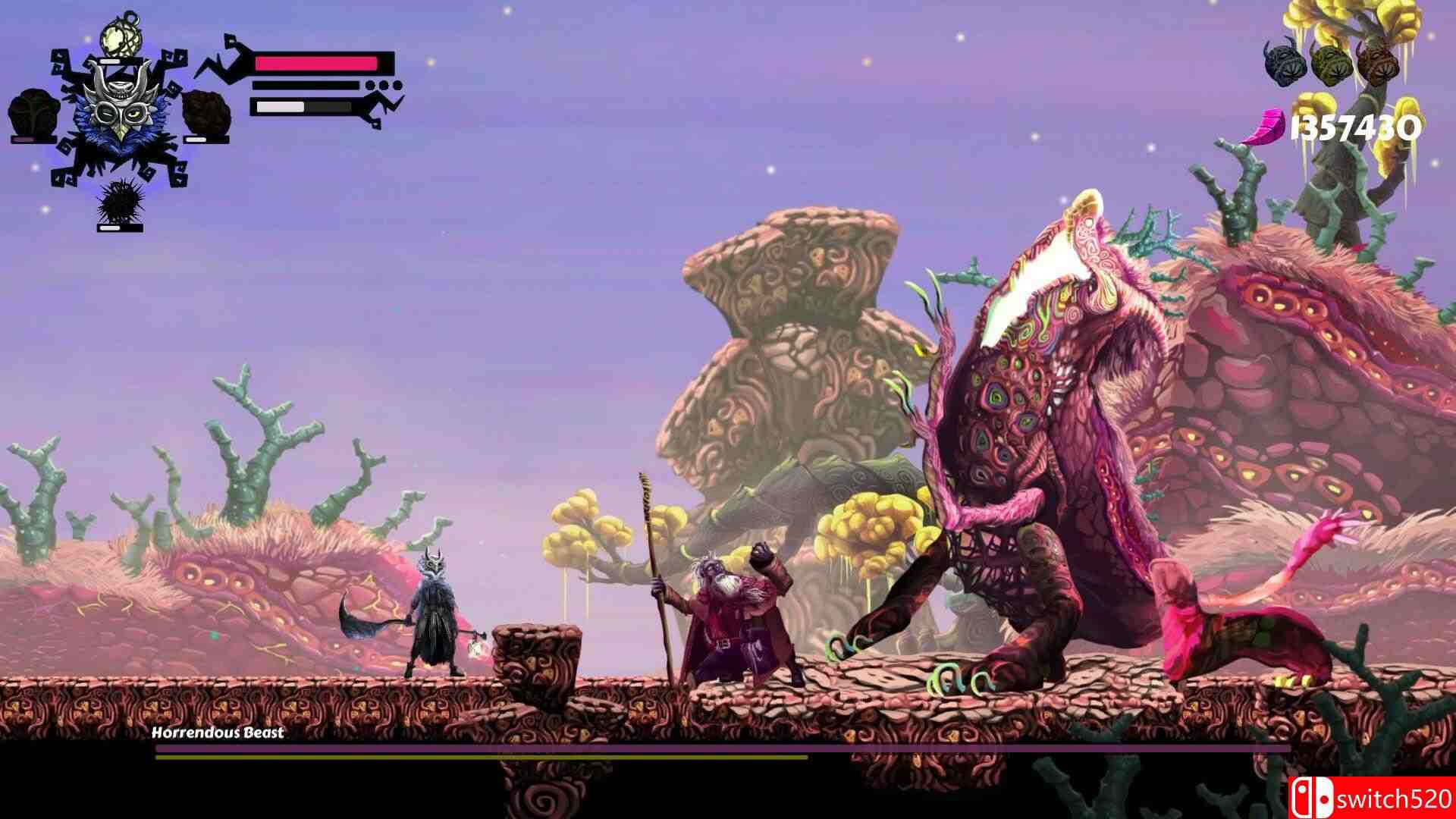Select the middle green seed pod near the score
1456x819 pixels.
[1332, 64]
